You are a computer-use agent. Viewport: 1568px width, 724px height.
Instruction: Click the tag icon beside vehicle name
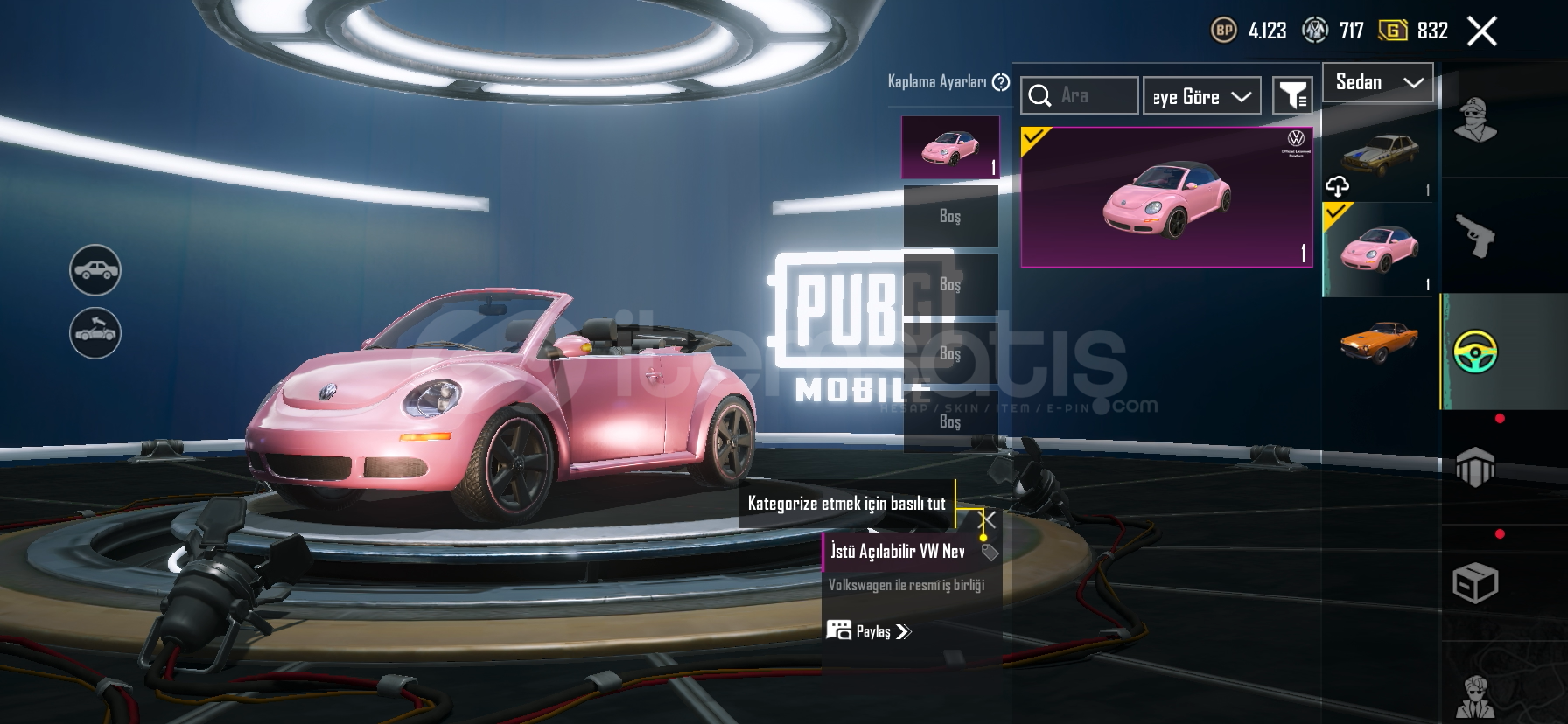[x=990, y=552]
